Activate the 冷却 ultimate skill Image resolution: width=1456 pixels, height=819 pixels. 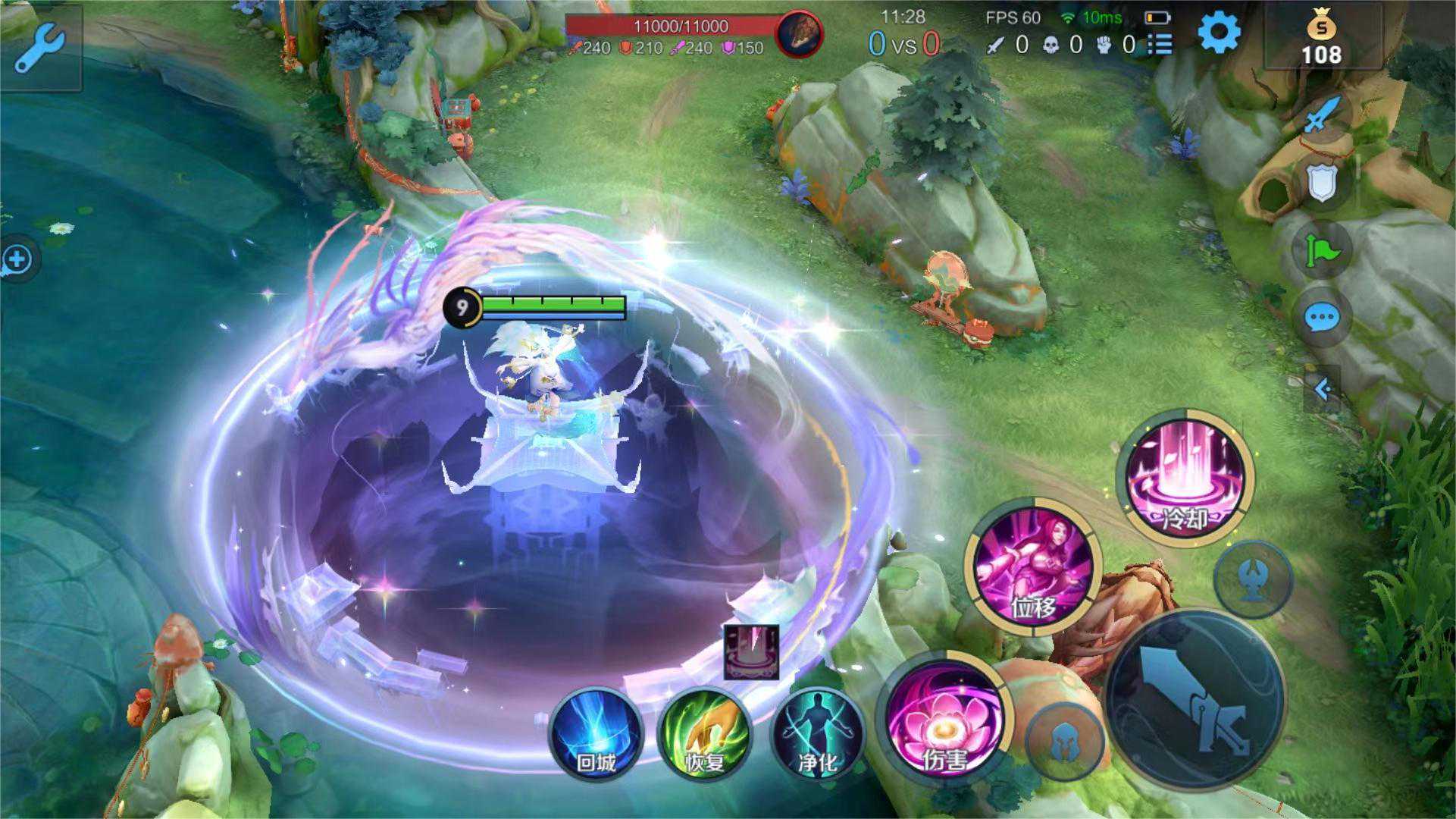pyautogui.click(x=1186, y=478)
